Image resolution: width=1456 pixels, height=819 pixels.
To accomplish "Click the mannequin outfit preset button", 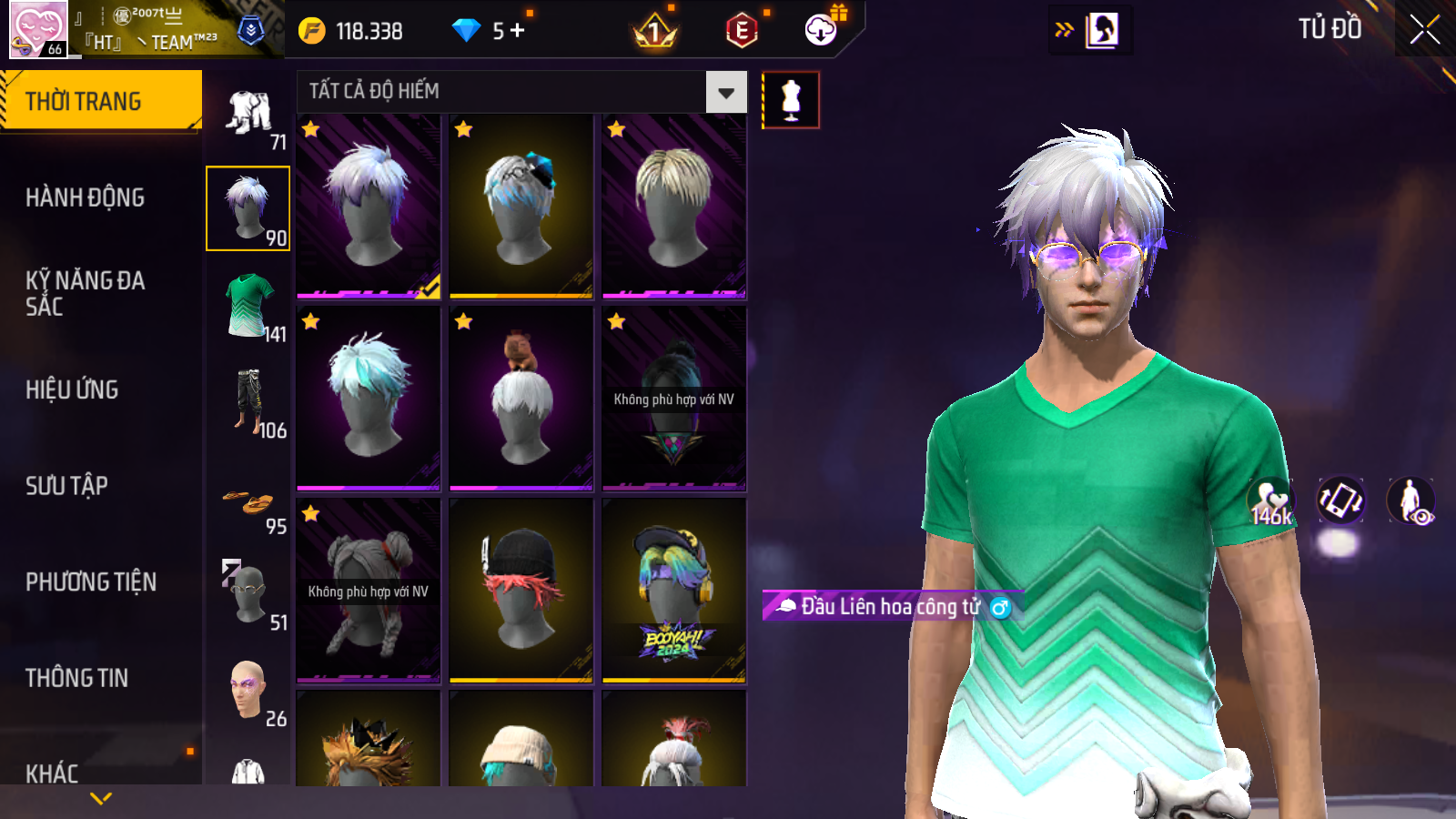I will pos(790,99).
